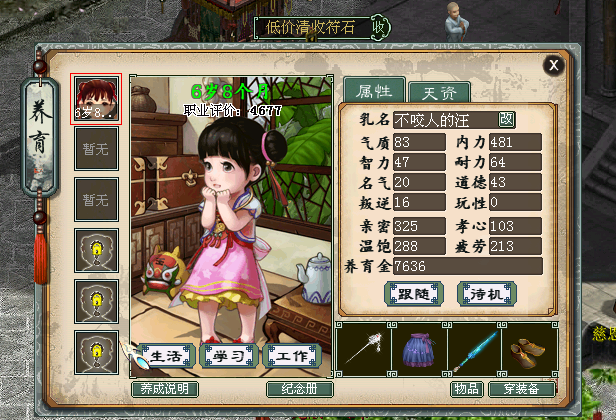Choose the 跟随 follow button
Image resolution: width=616 pixels, height=420 pixels.
(x=413, y=293)
